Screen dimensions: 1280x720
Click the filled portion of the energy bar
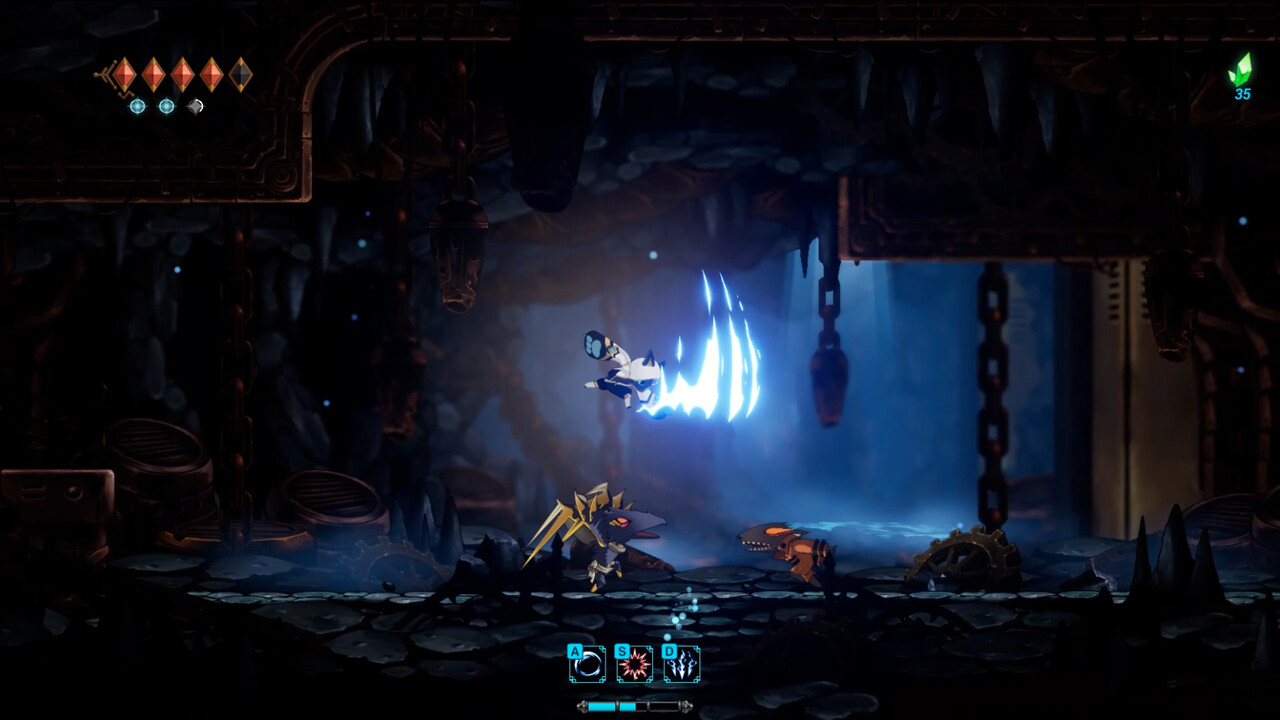point(605,706)
